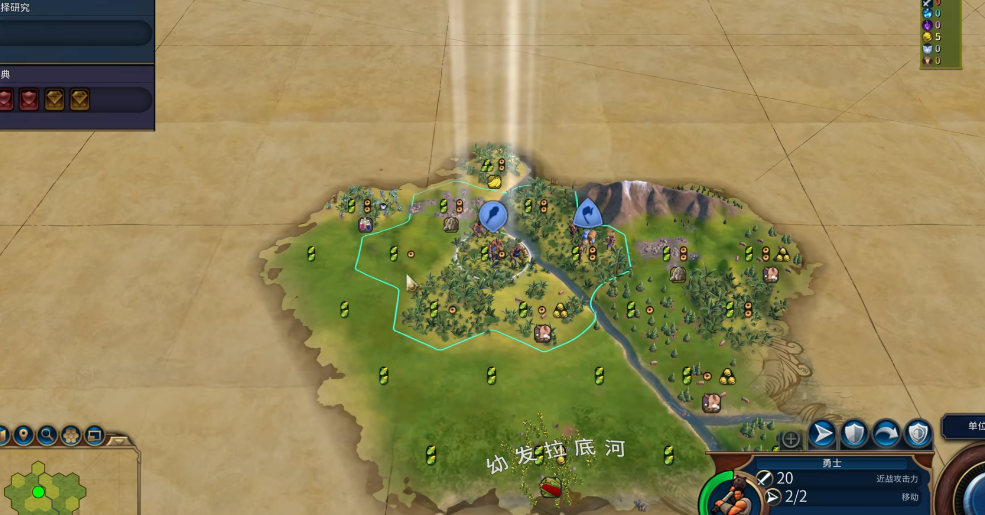The width and height of the screenshot is (985, 515).
Task: Click the minimap to move the camera
Action: 50,490
